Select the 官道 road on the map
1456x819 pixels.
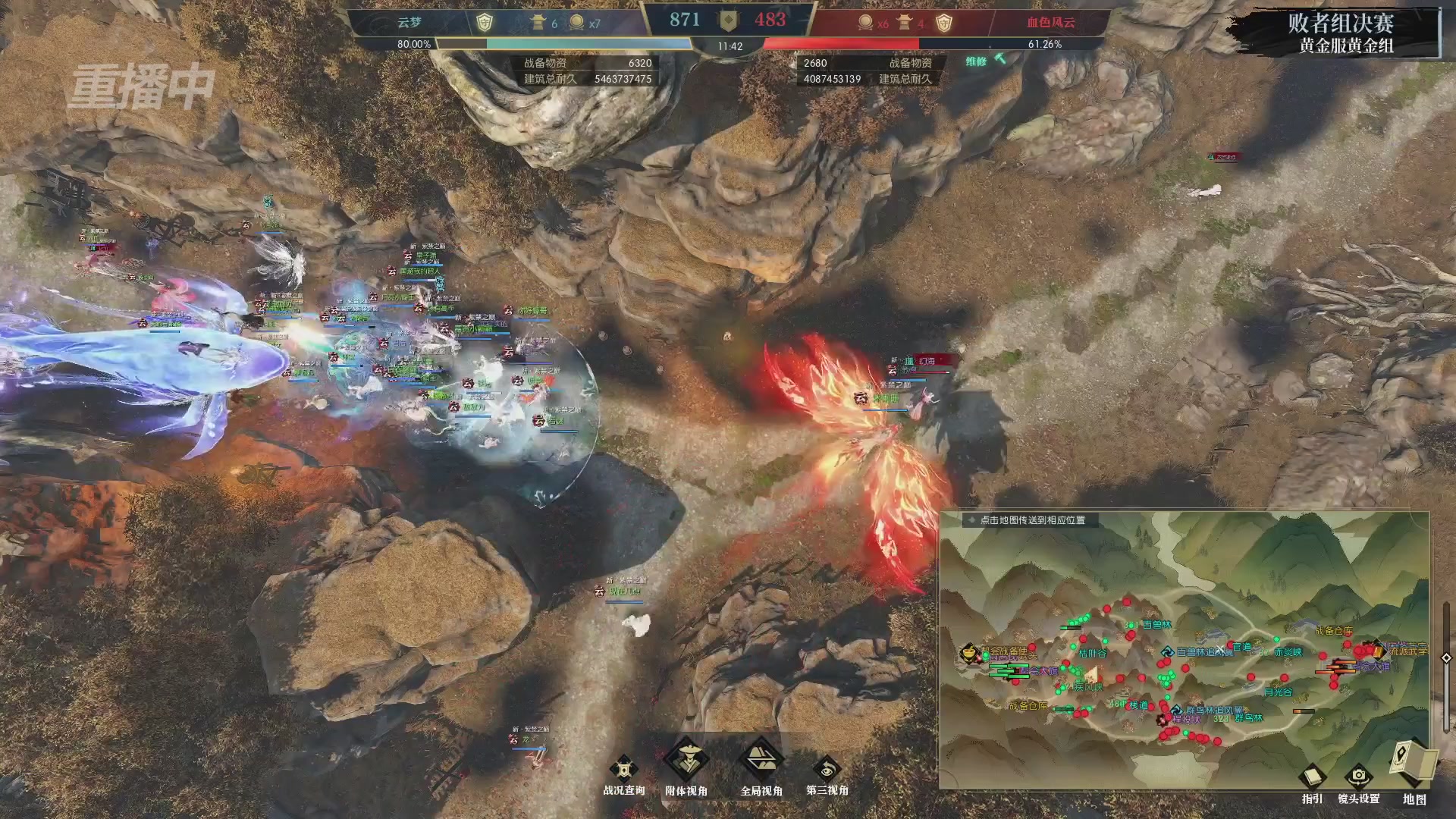[x=1242, y=647]
